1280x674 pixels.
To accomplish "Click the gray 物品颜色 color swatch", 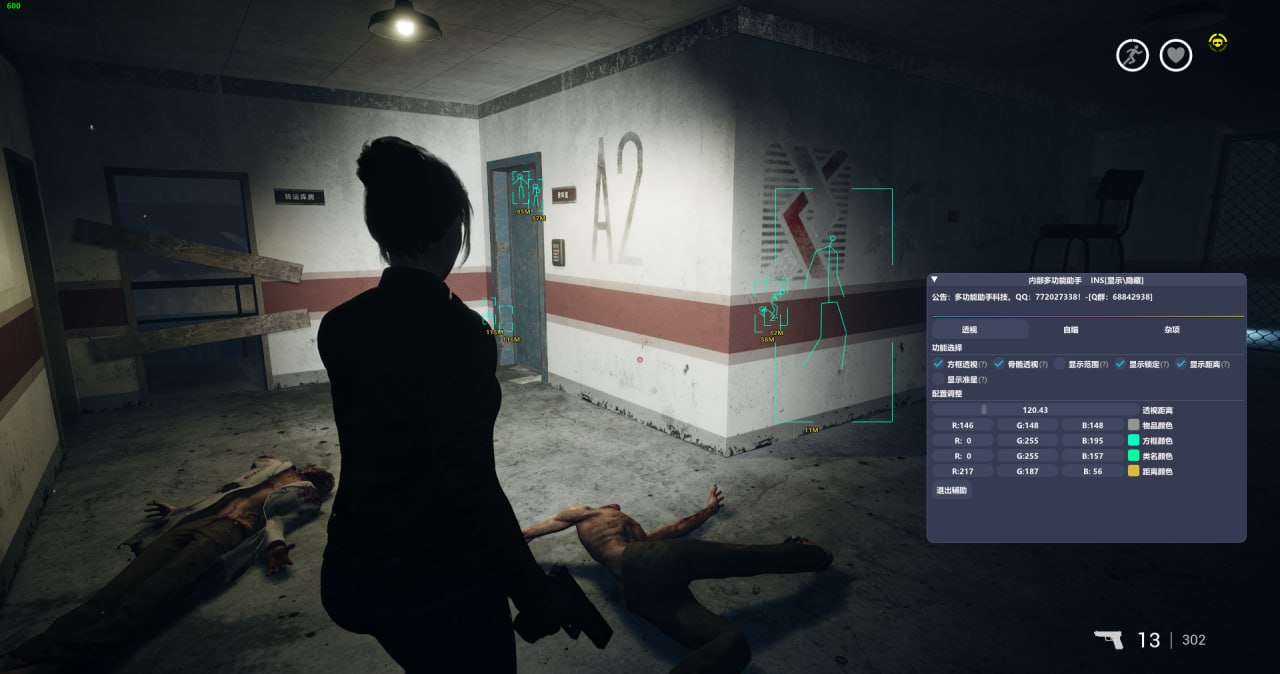I will point(1134,425).
